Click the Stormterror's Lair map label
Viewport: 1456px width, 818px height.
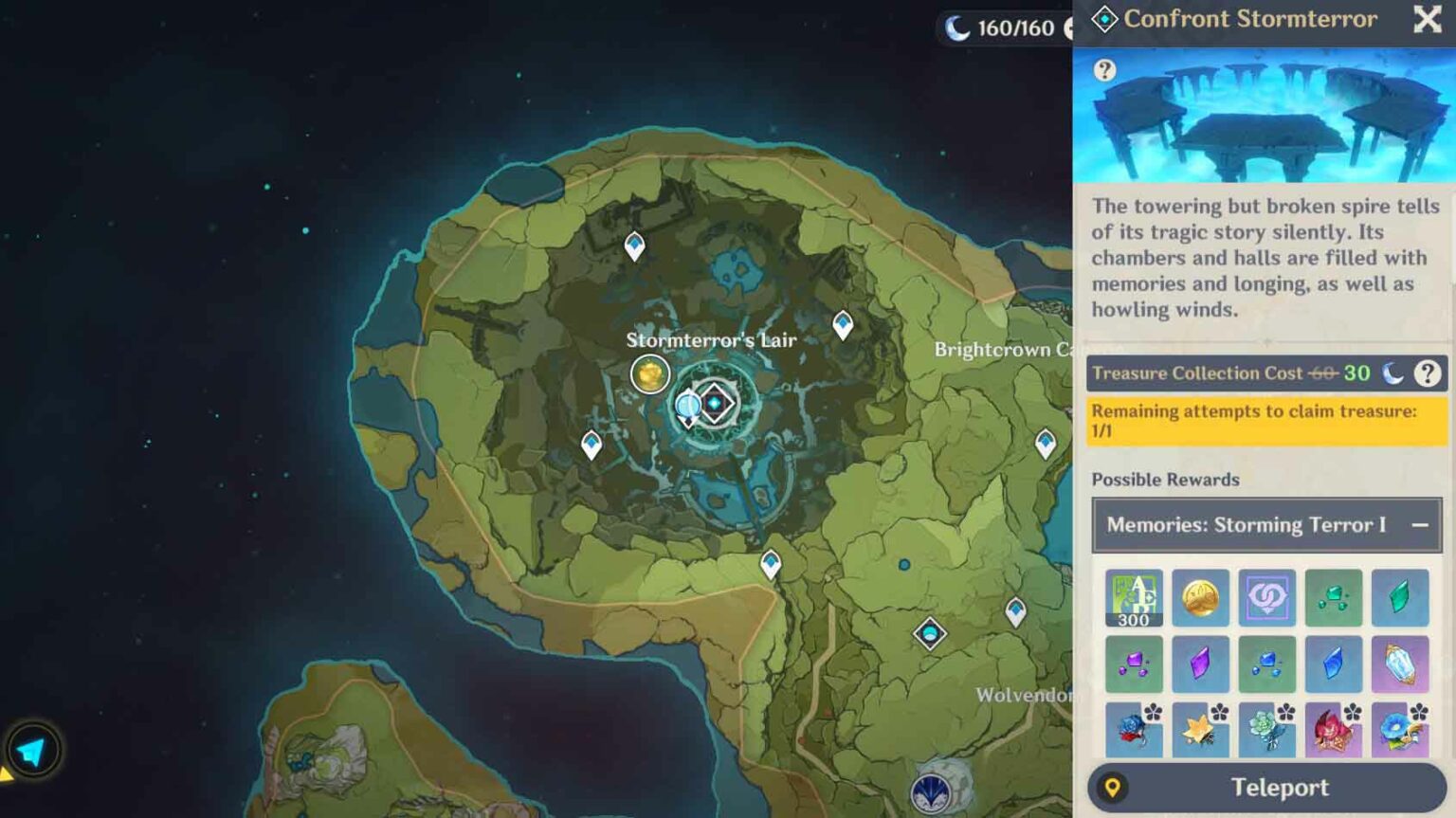[x=713, y=339]
